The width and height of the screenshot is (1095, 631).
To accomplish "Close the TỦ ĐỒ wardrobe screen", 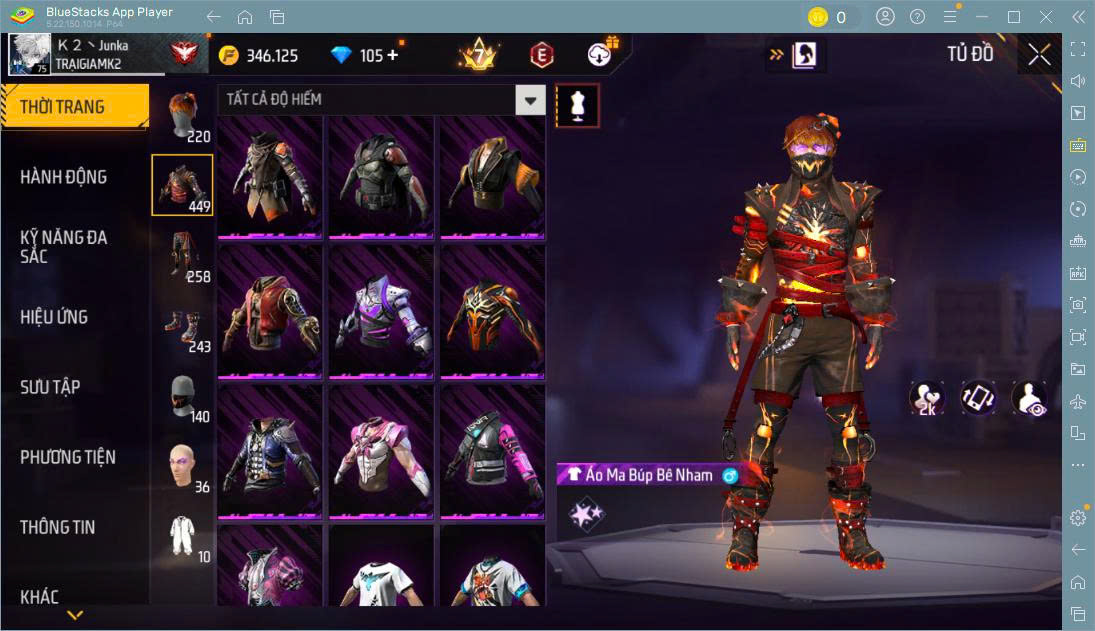I will point(1039,54).
